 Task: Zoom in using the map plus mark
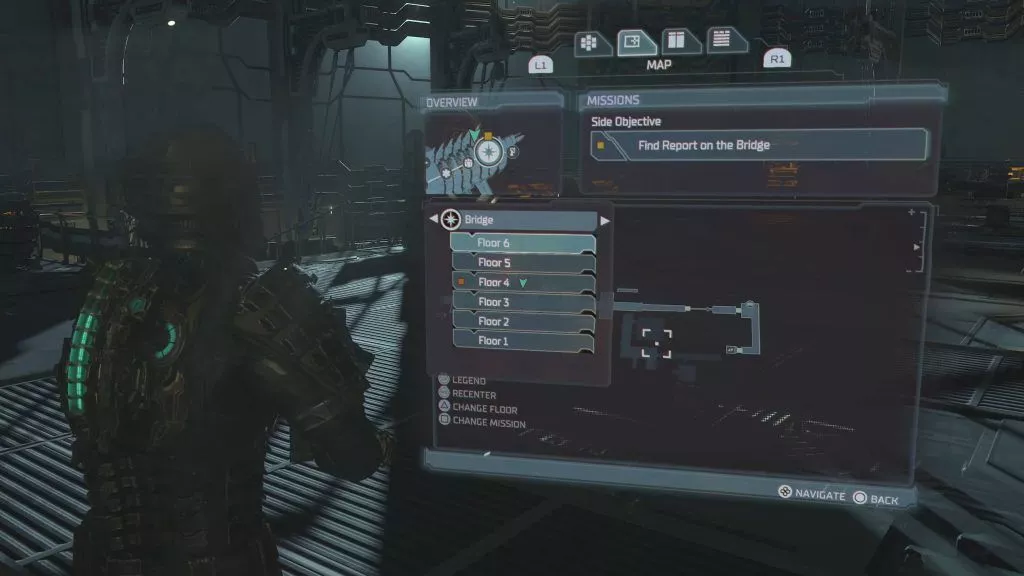tap(911, 213)
